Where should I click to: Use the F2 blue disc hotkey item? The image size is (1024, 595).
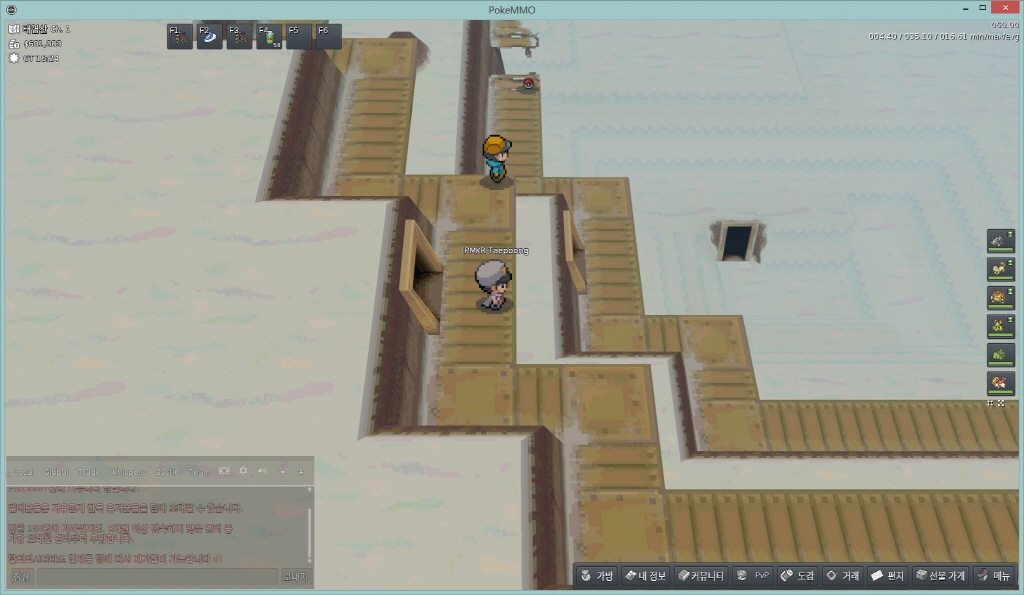(x=209, y=37)
